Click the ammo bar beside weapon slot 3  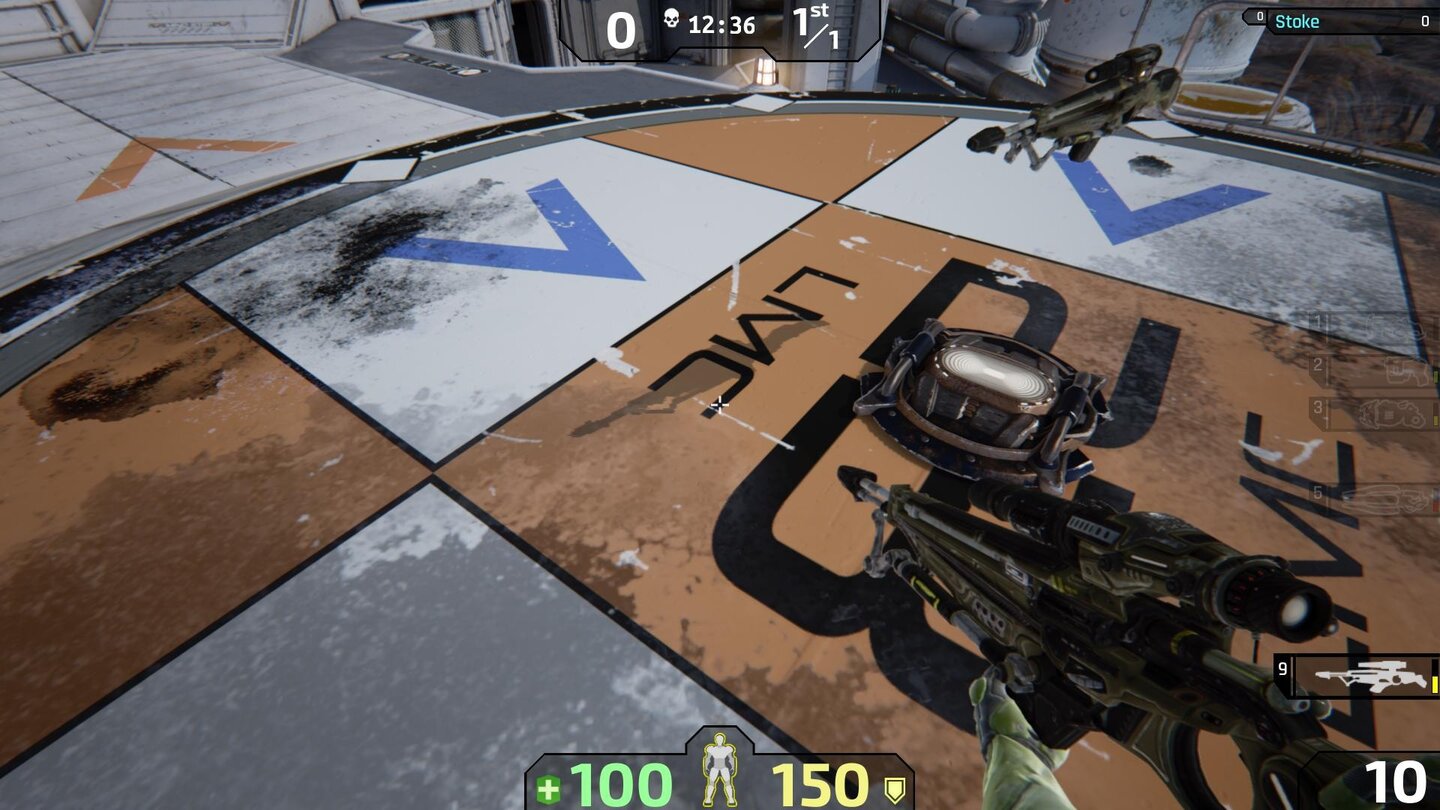1437,417
